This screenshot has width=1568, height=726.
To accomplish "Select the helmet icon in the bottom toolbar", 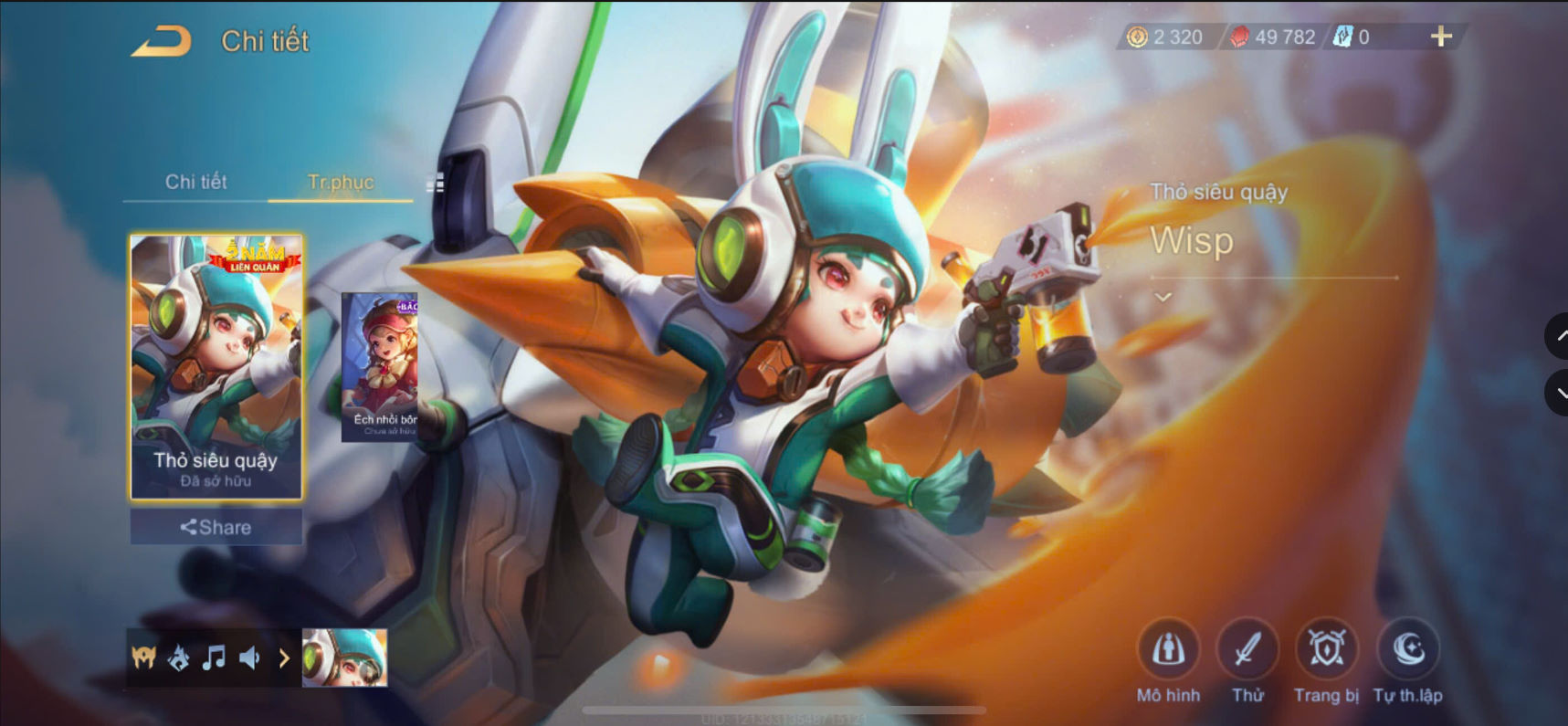I will pyautogui.click(x=143, y=657).
